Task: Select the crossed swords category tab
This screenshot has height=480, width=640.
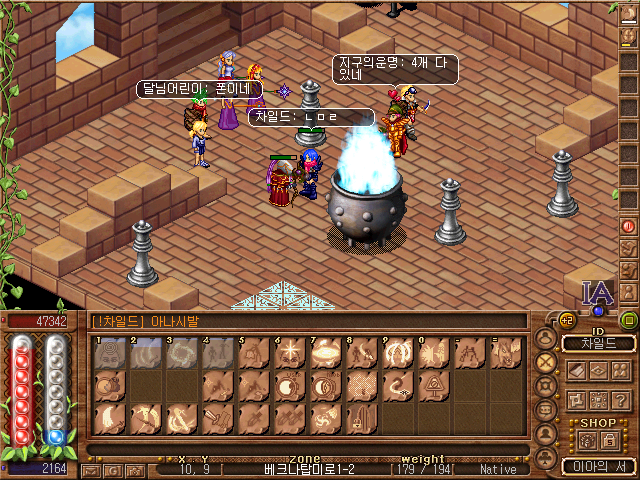Action: [x=546, y=361]
